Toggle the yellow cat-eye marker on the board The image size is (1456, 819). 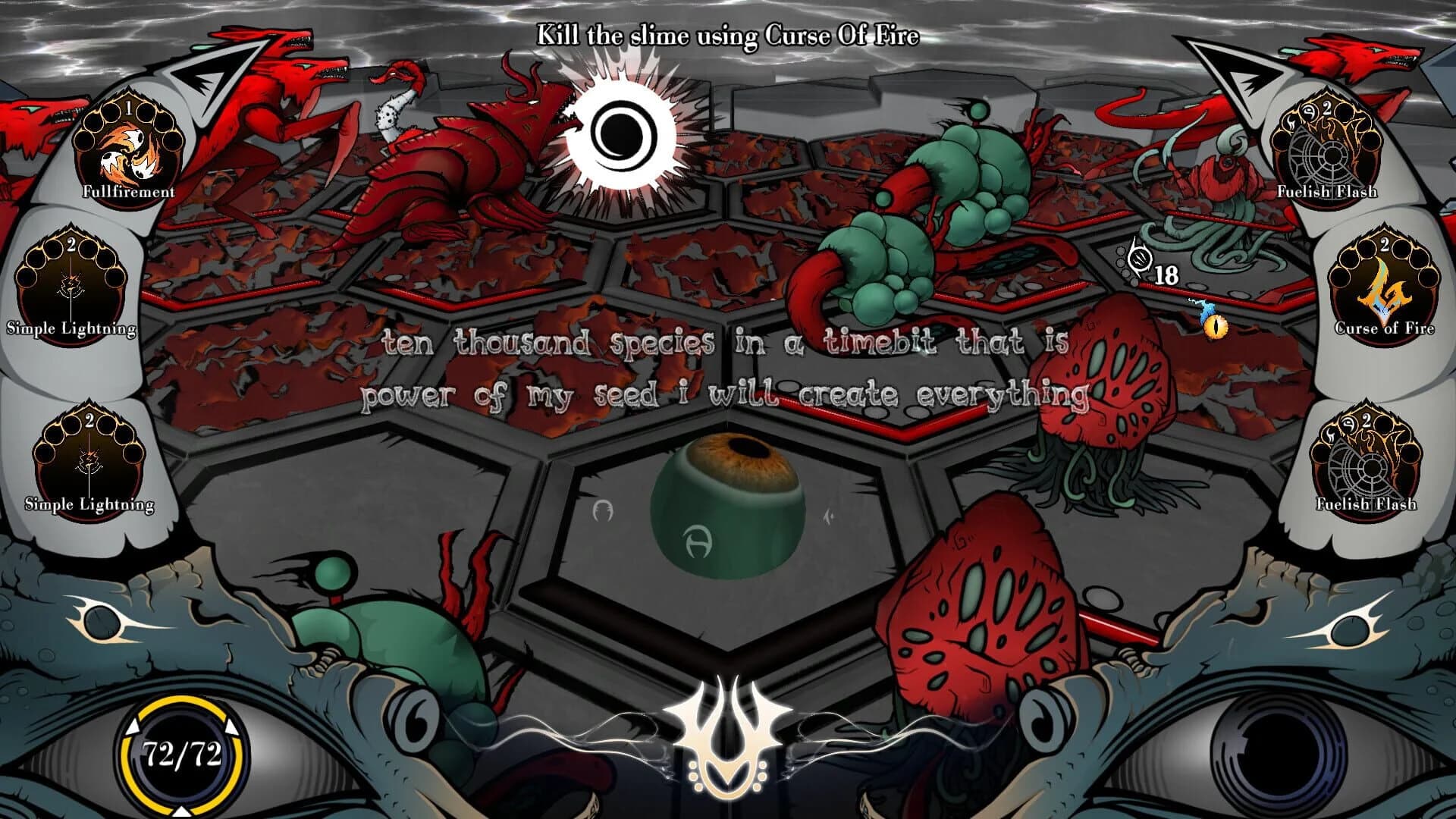point(1216,326)
